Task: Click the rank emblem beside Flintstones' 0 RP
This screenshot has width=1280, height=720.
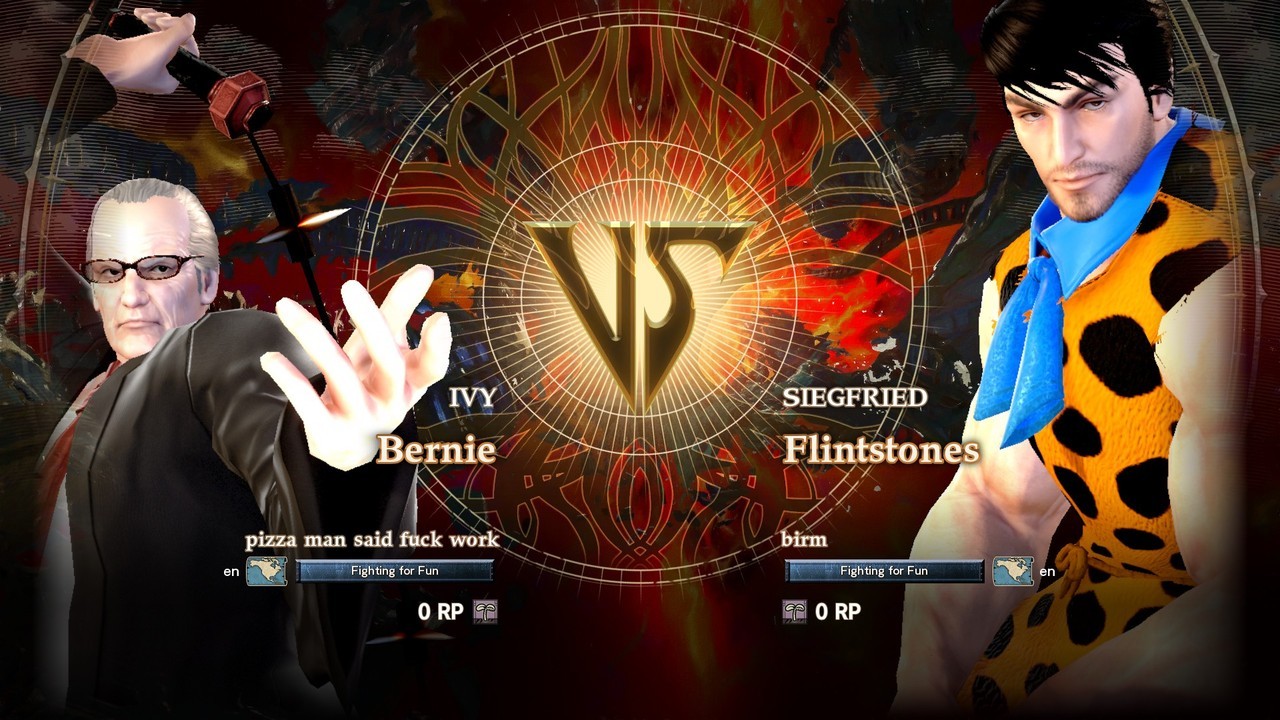Action: click(794, 611)
